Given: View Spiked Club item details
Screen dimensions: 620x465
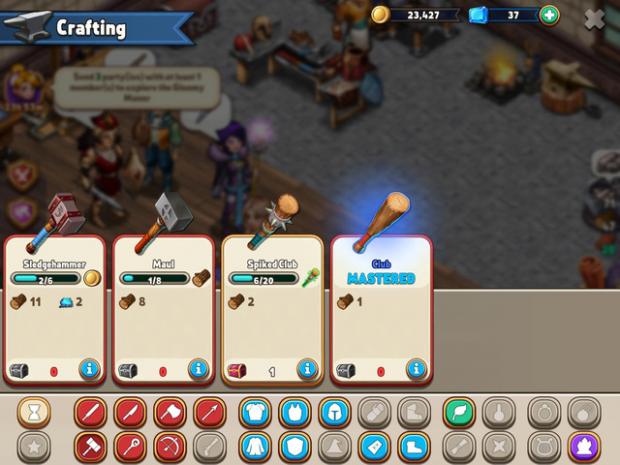Looking at the screenshot, I should [x=308, y=369].
